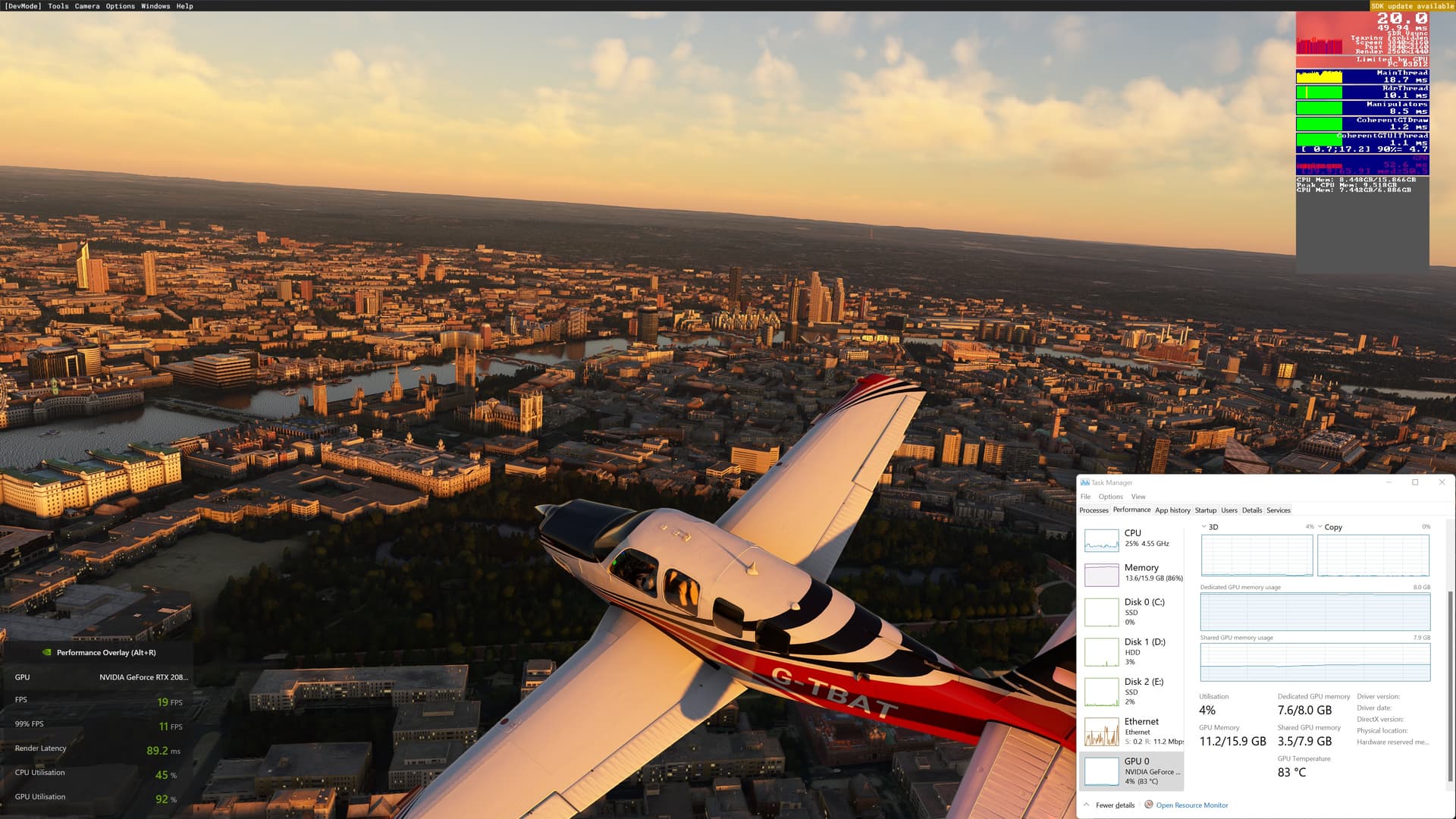Open the Startup tab

1206,510
